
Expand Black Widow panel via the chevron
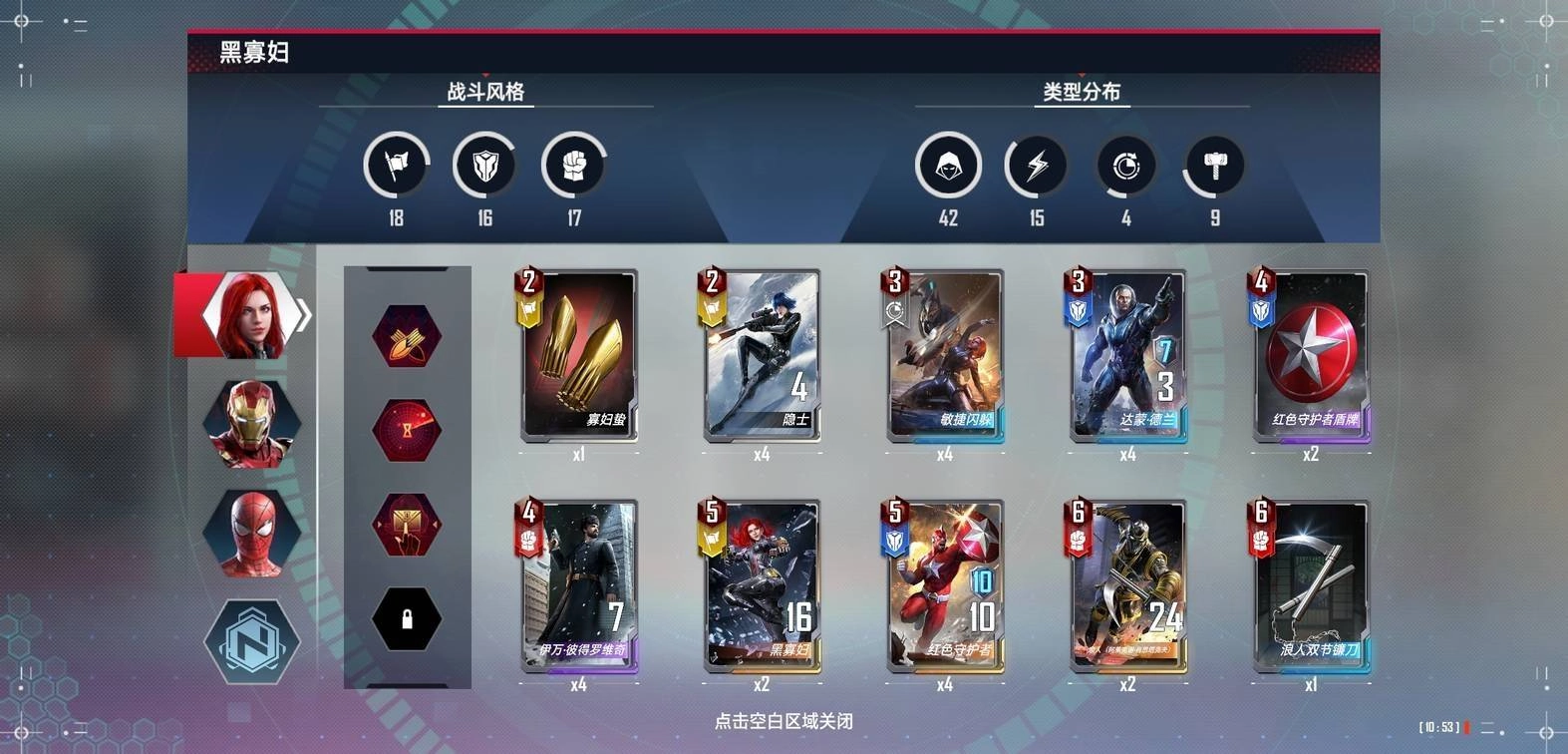coord(302,313)
